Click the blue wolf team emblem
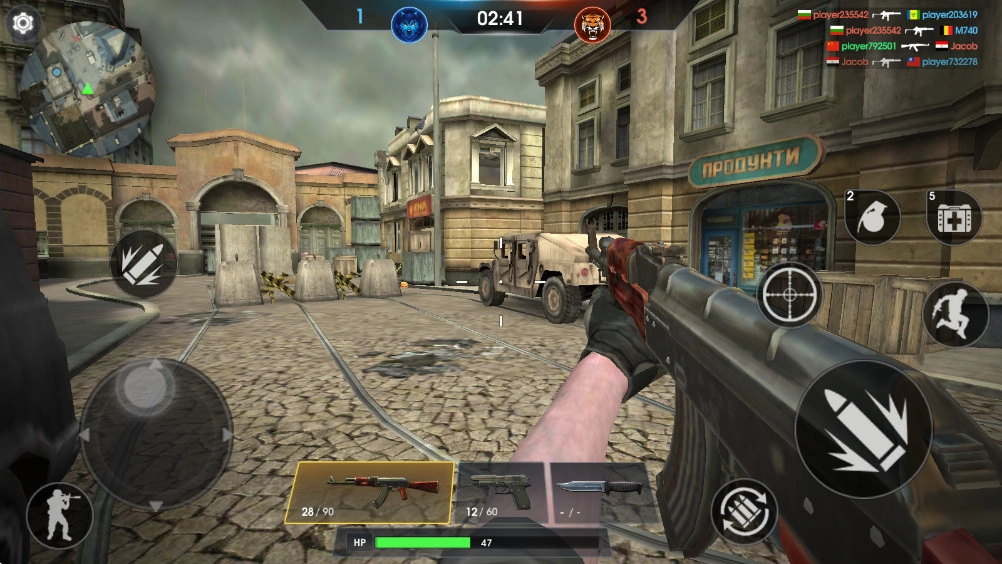The height and width of the screenshot is (564, 1002). [408, 22]
